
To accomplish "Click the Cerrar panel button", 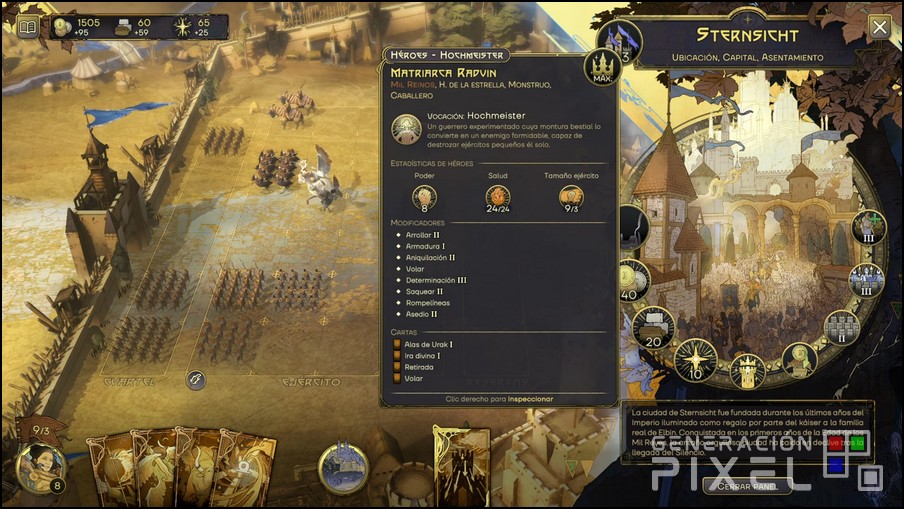I will 749,486.
